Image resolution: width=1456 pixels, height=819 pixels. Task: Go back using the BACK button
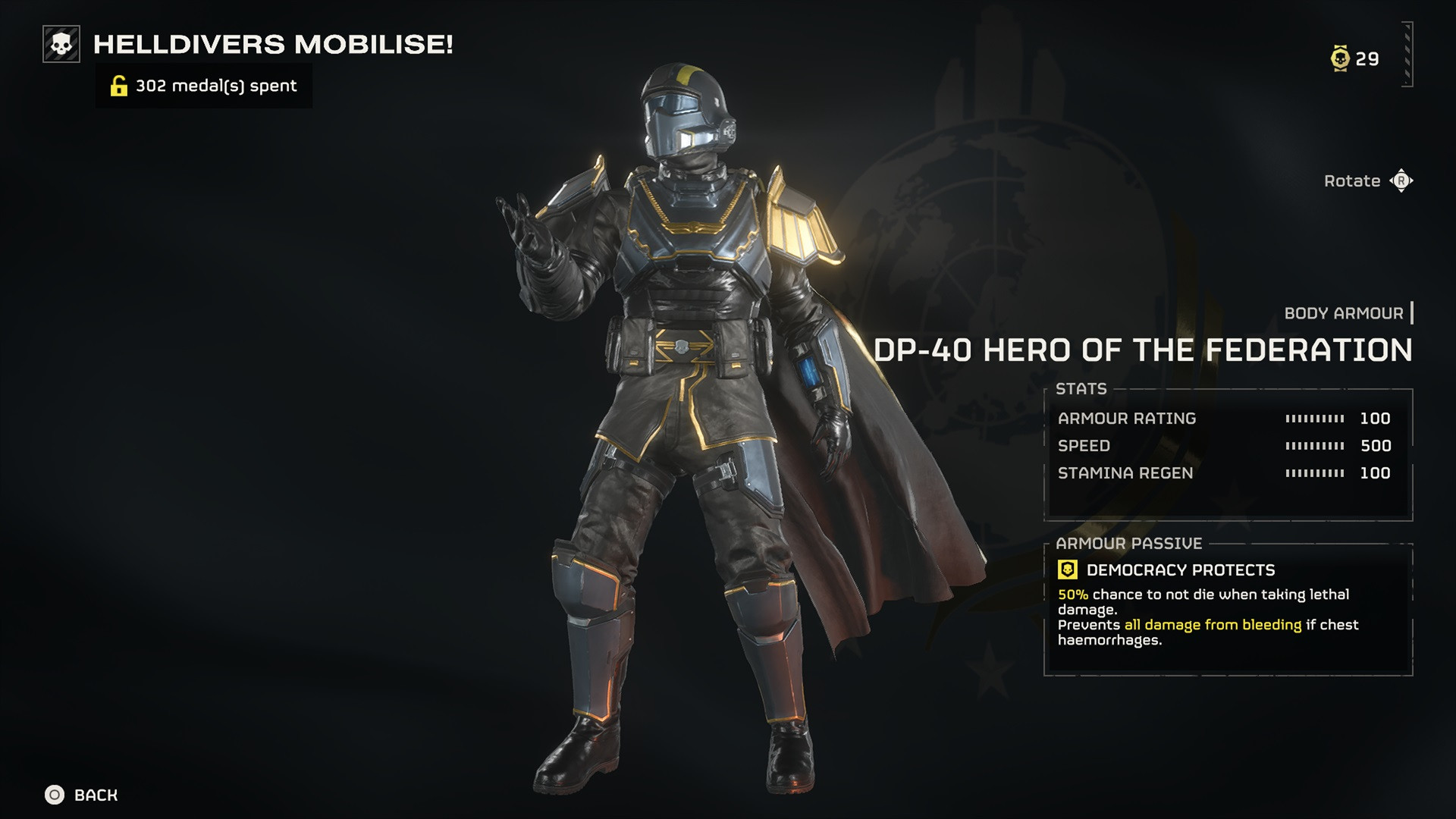[82, 795]
